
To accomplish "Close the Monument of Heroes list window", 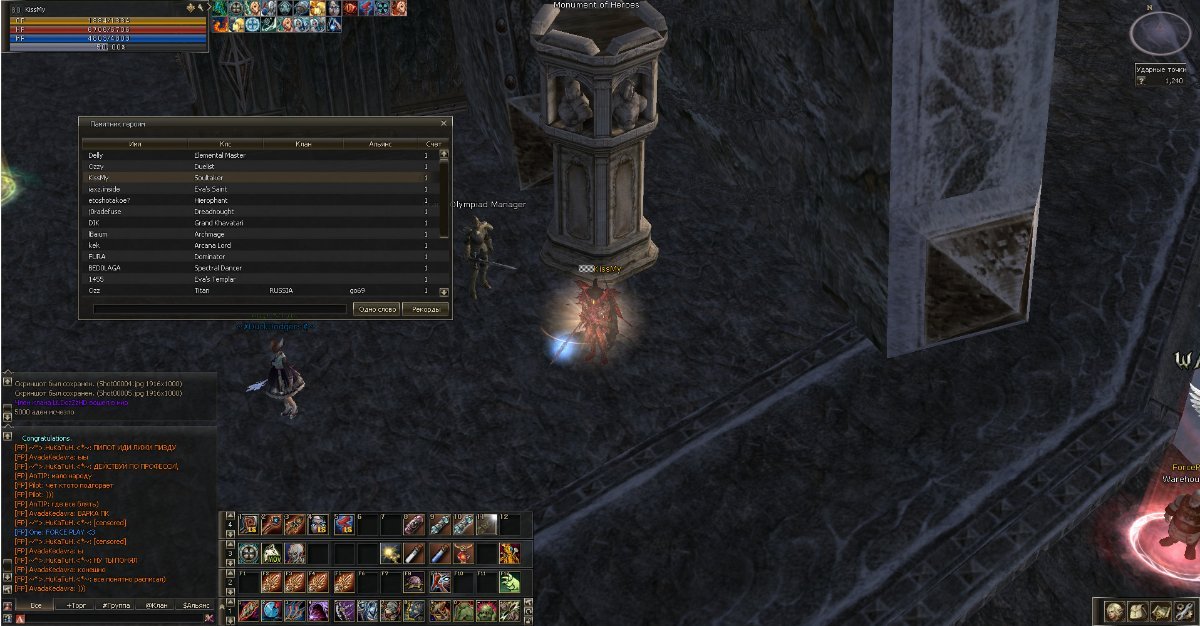I will point(445,124).
